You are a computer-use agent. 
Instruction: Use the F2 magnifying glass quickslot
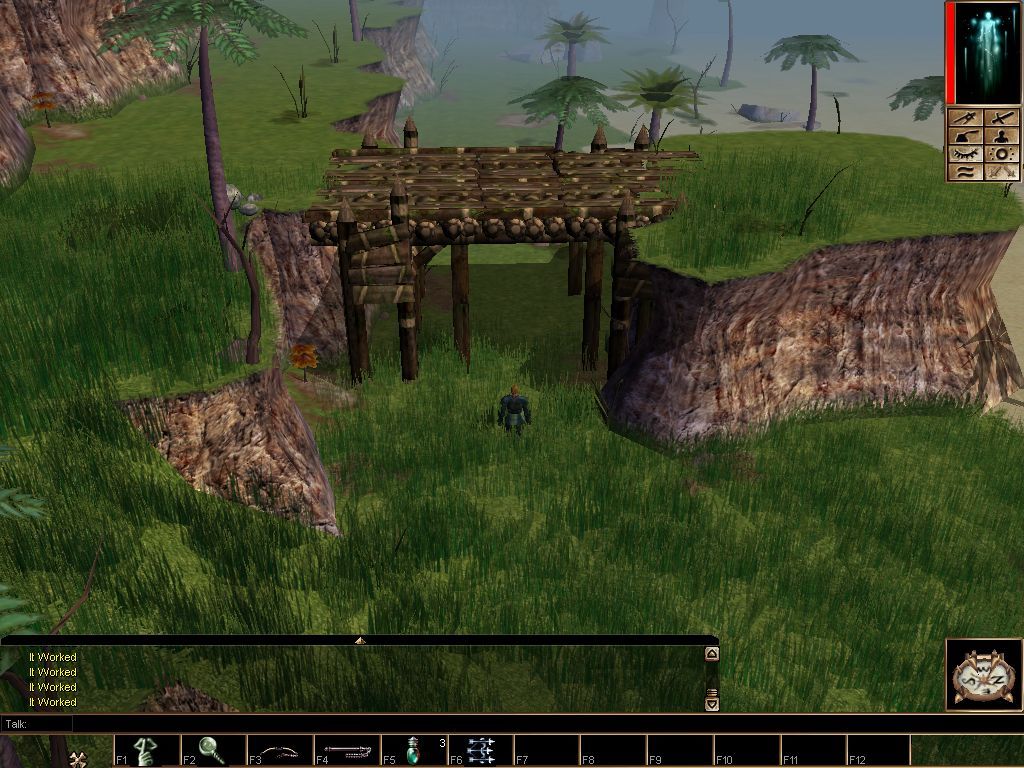point(212,750)
